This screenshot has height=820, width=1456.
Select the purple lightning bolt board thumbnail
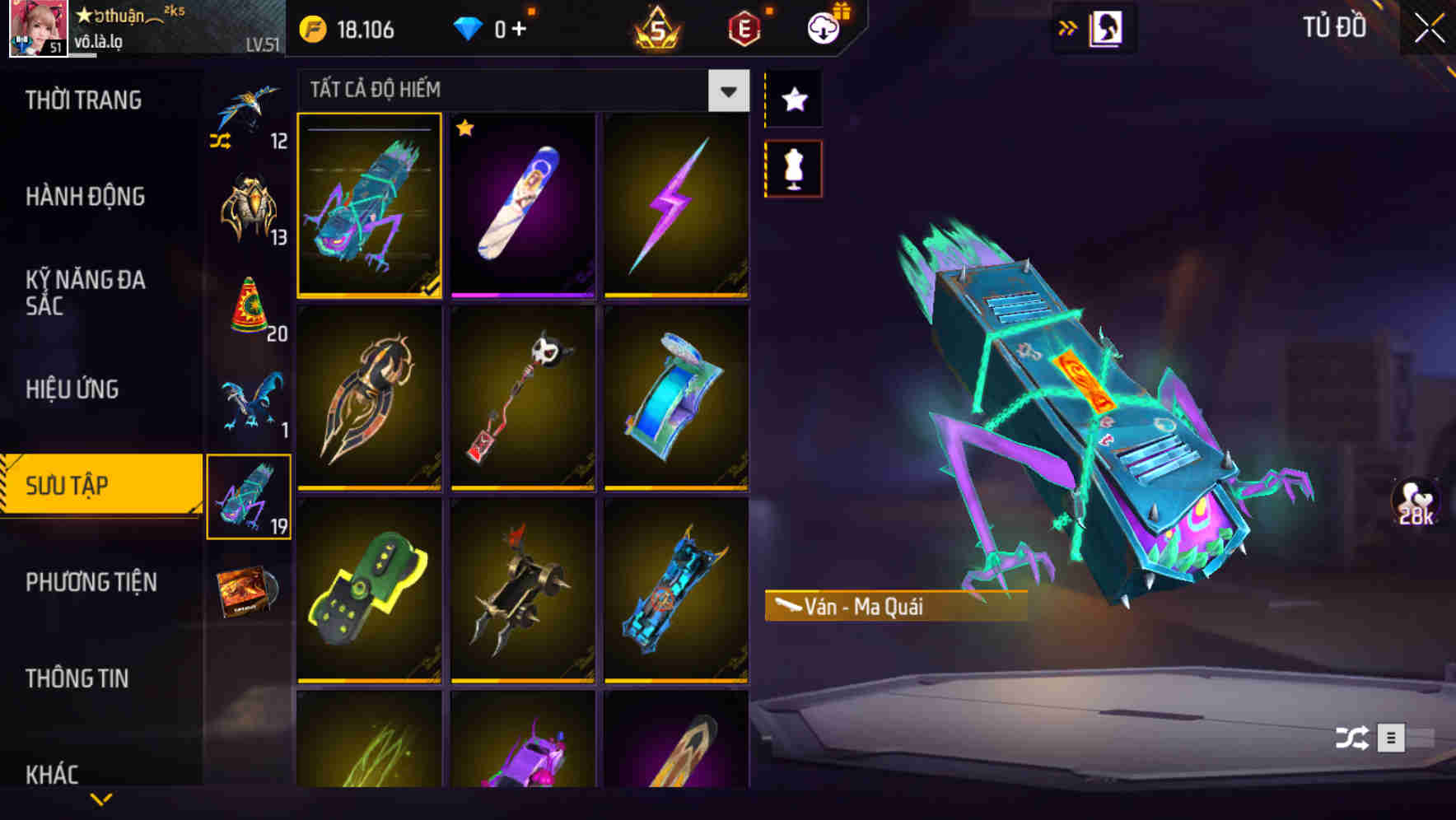point(677,205)
